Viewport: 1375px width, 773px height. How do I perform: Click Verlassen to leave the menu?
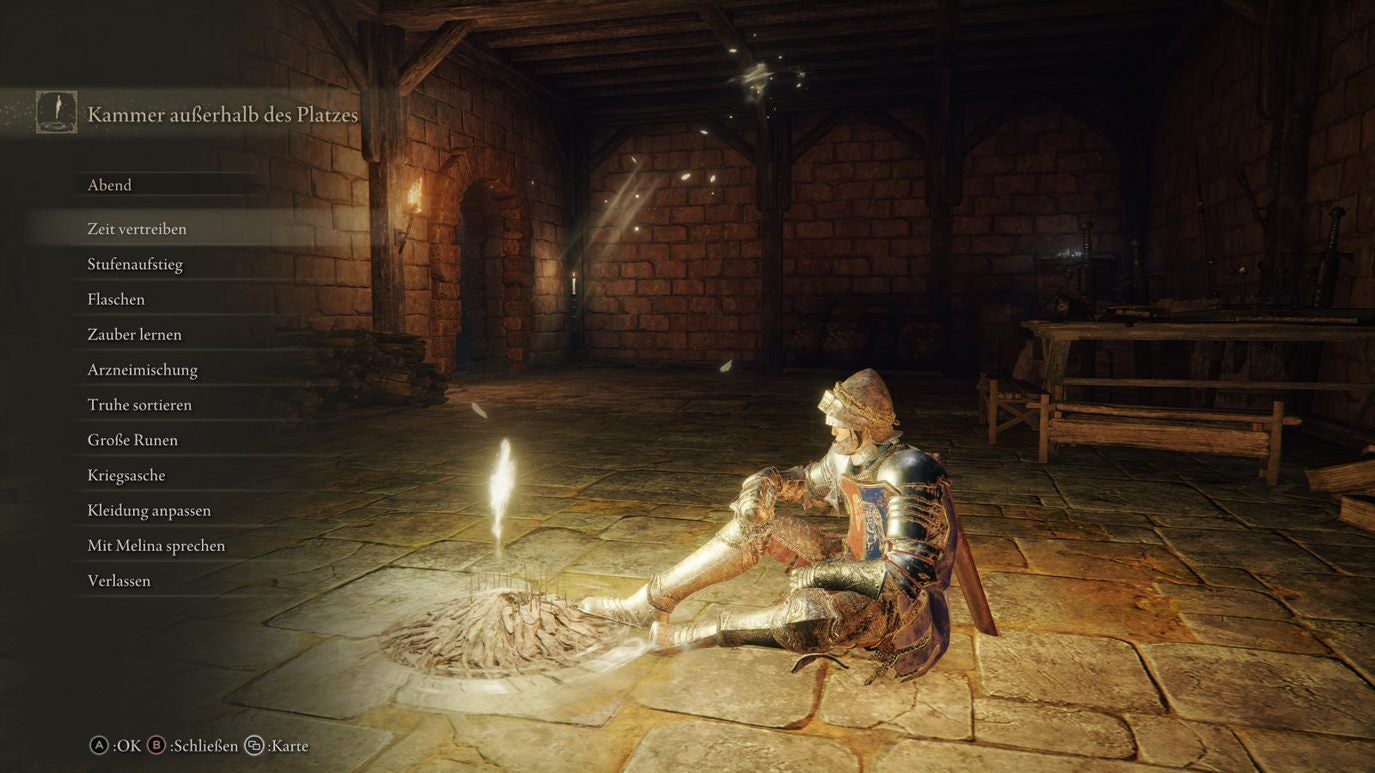click(x=117, y=580)
